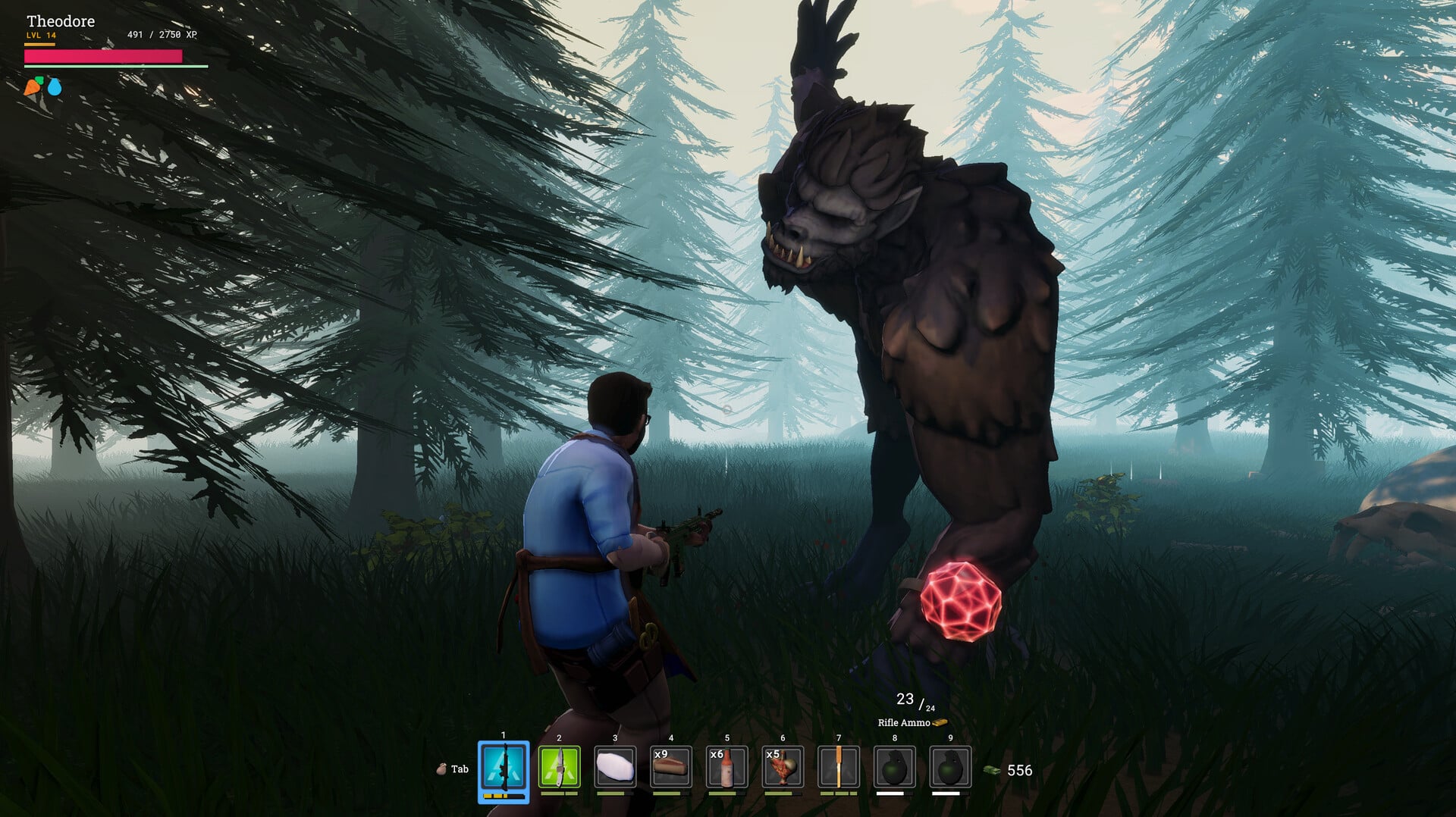Image resolution: width=1456 pixels, height=817 pixels.
Task: Click the carrot hunger status icon
Action: pos(33,86)
